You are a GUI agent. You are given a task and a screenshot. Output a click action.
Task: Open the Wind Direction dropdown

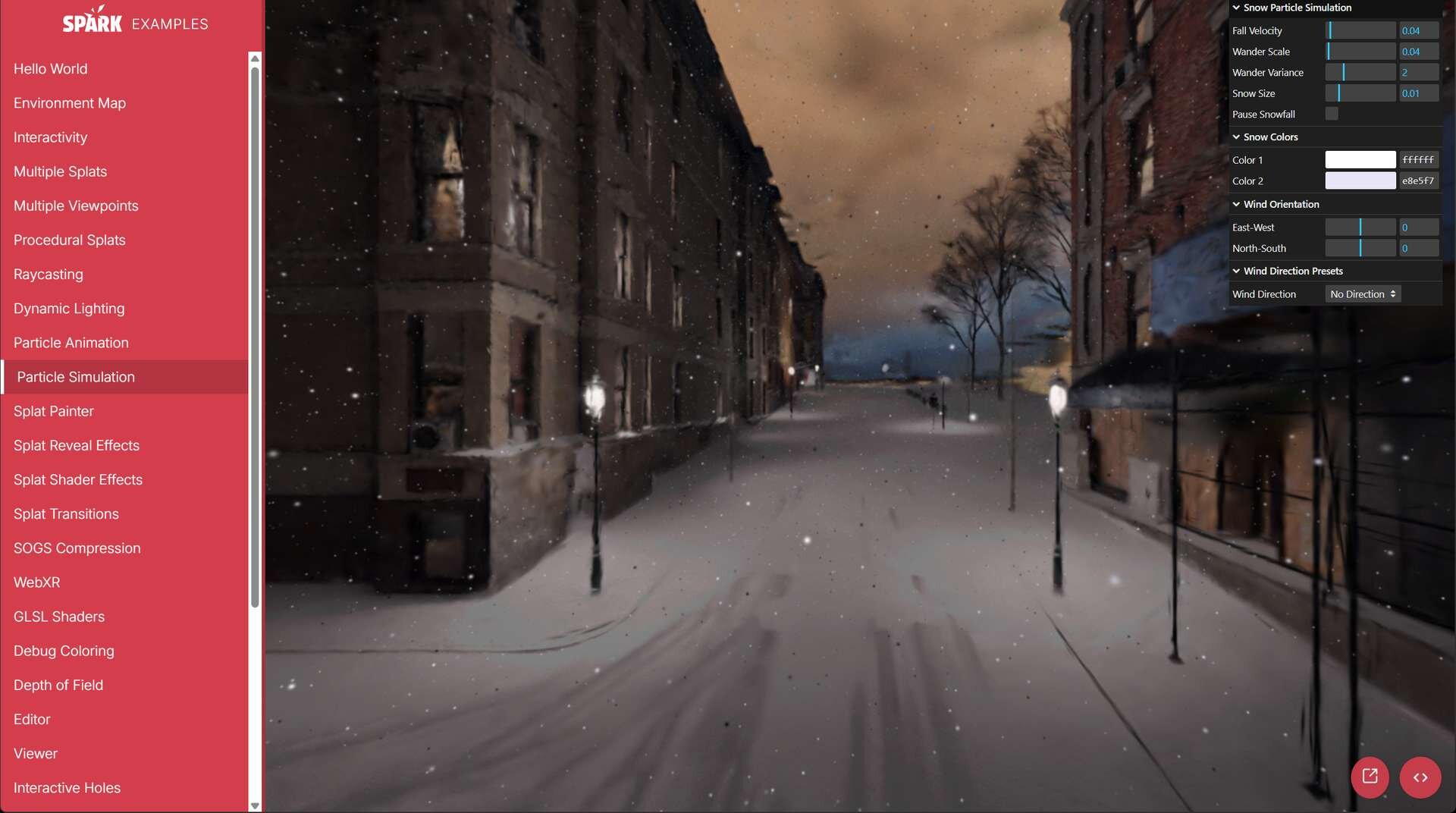(x=1363, y=294)
